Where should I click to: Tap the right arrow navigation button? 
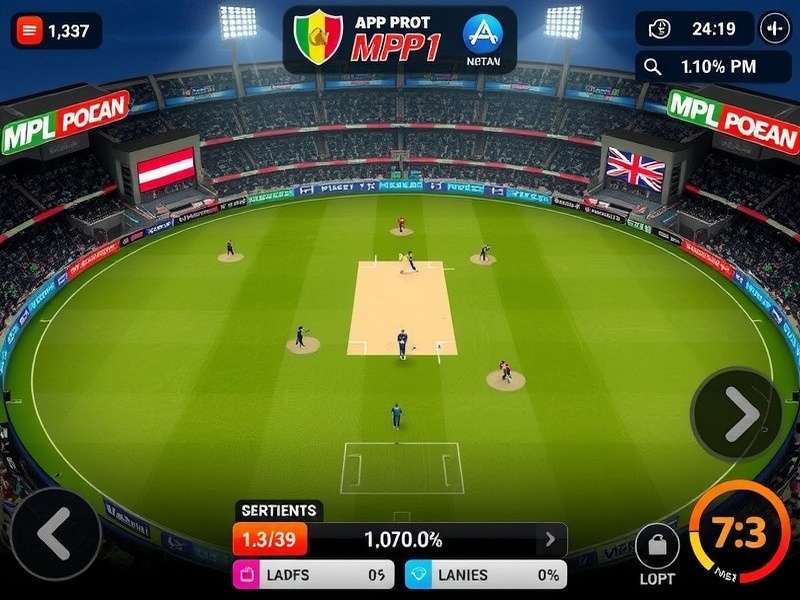[x=737, y=413]
